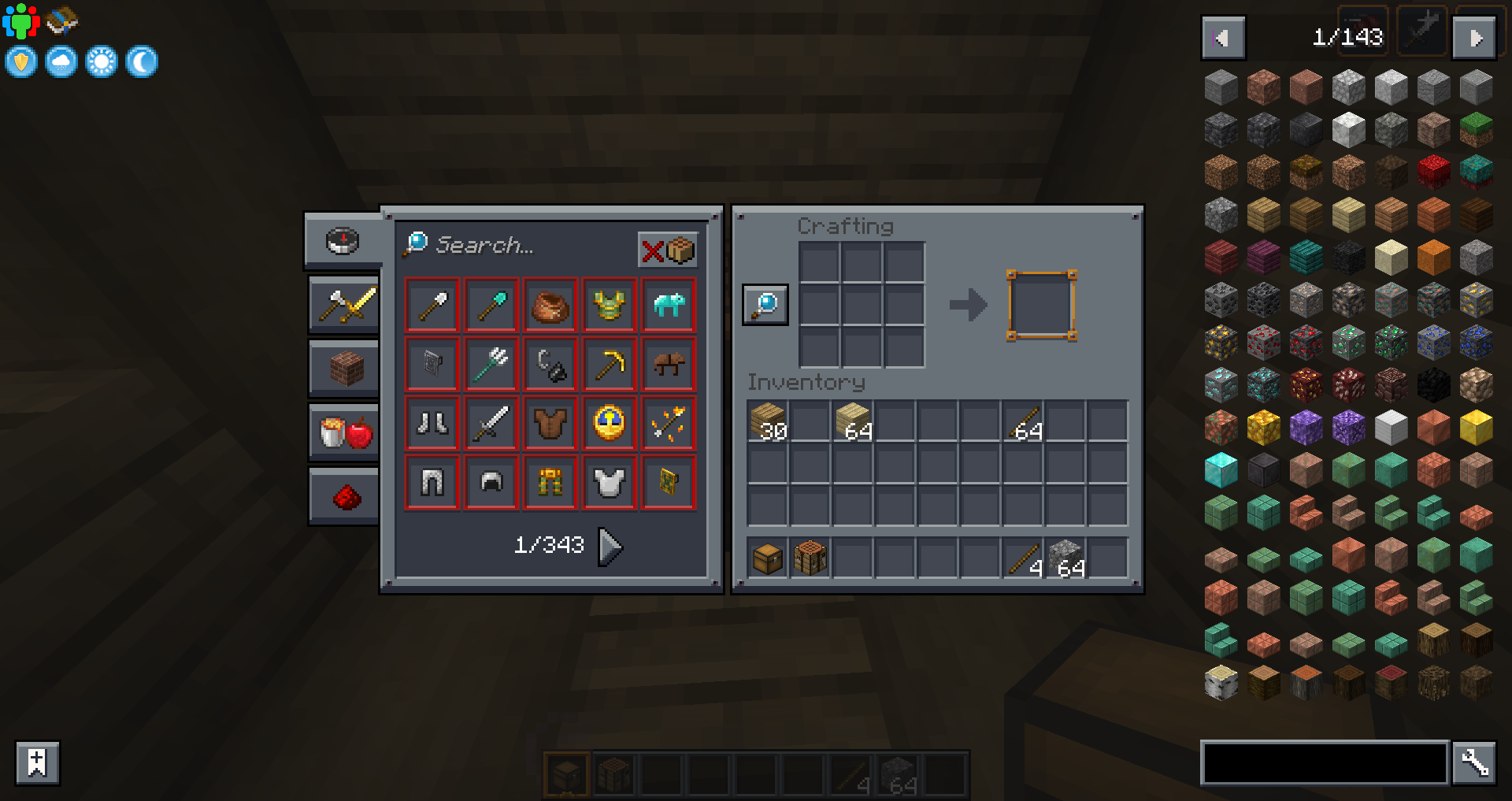This screenshot has width=1512, height=801.
Task: Switch to the food tab with apple icon
Action: tap(342, 432)
